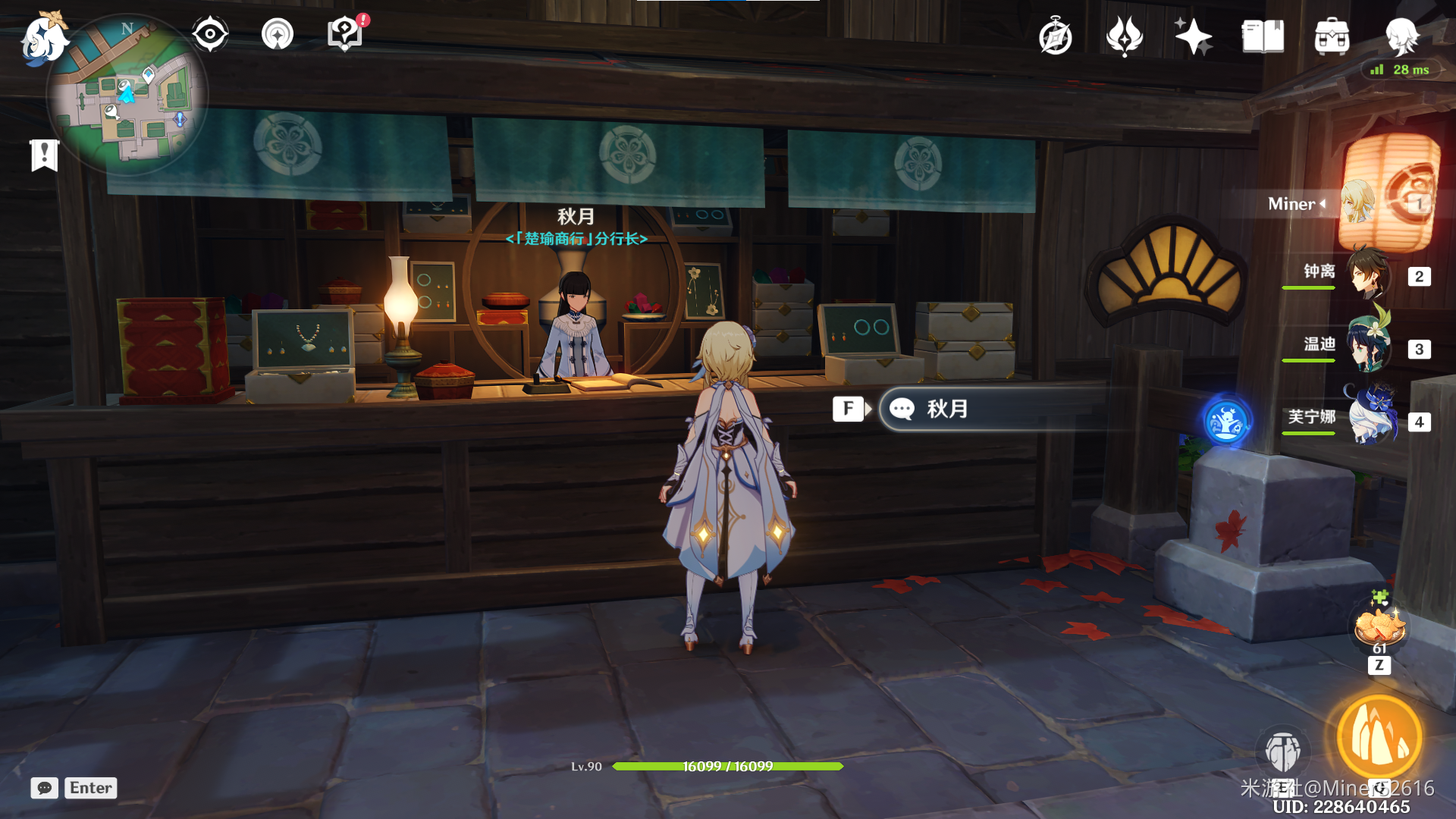Switch to party member 钟离
1456x819 pixels.
tap(1370, 275)
